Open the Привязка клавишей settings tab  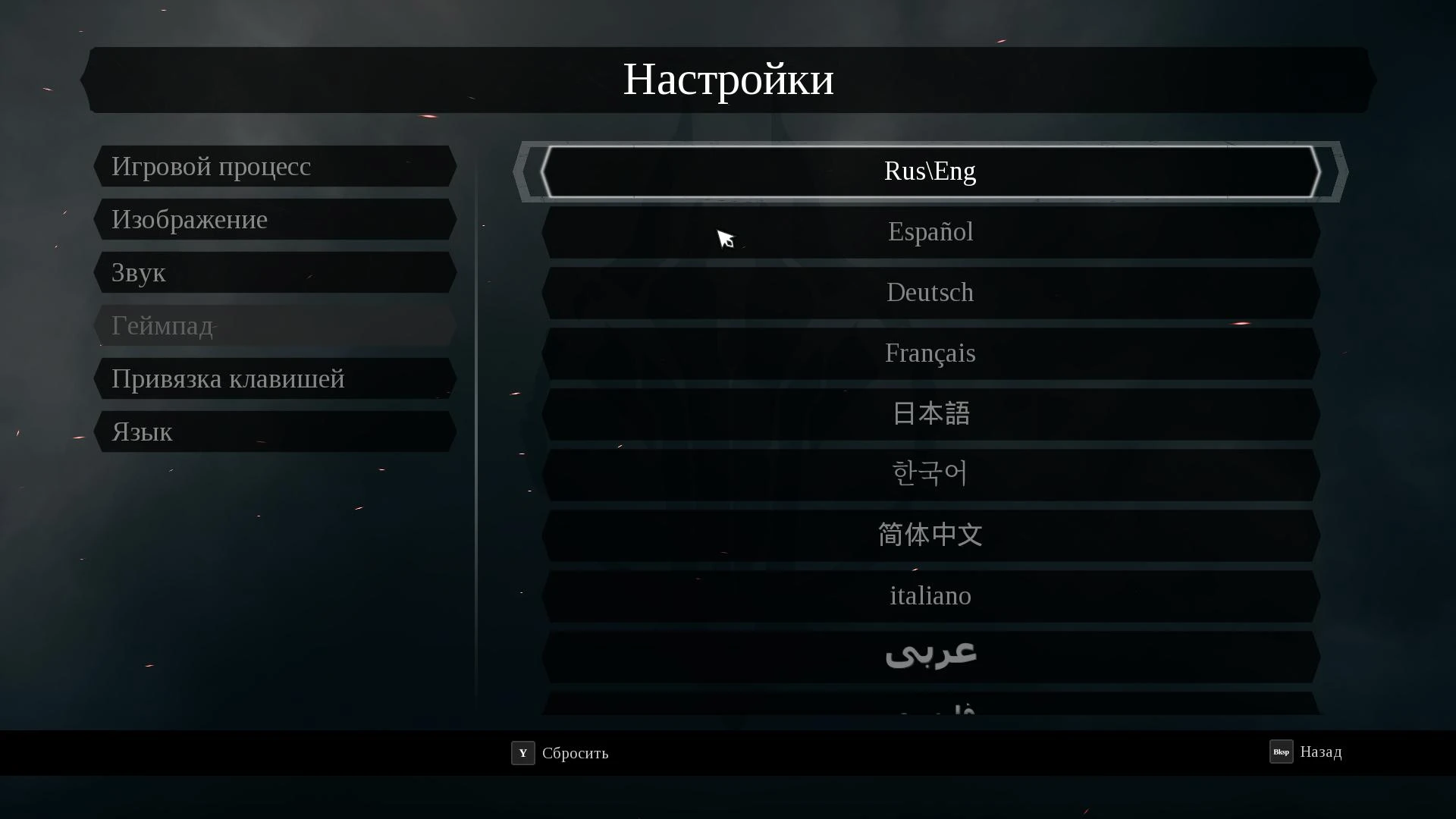[x=275, y=378]
